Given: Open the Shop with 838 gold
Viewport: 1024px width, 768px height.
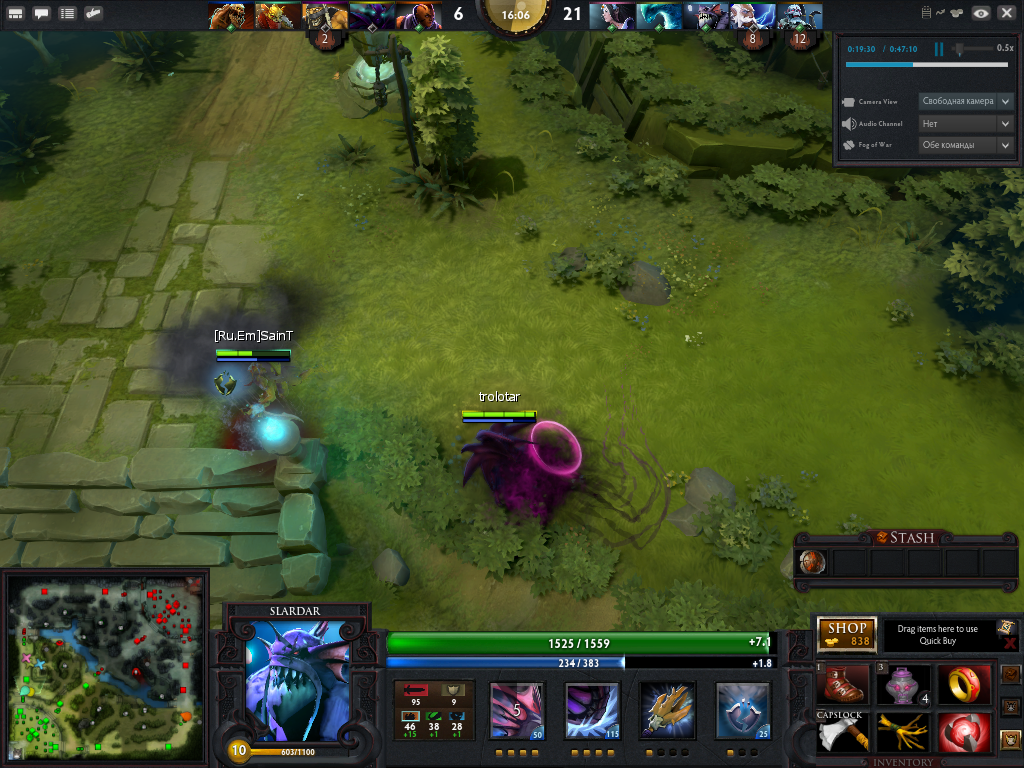Looking at the screenshot, I should (847, 634).
